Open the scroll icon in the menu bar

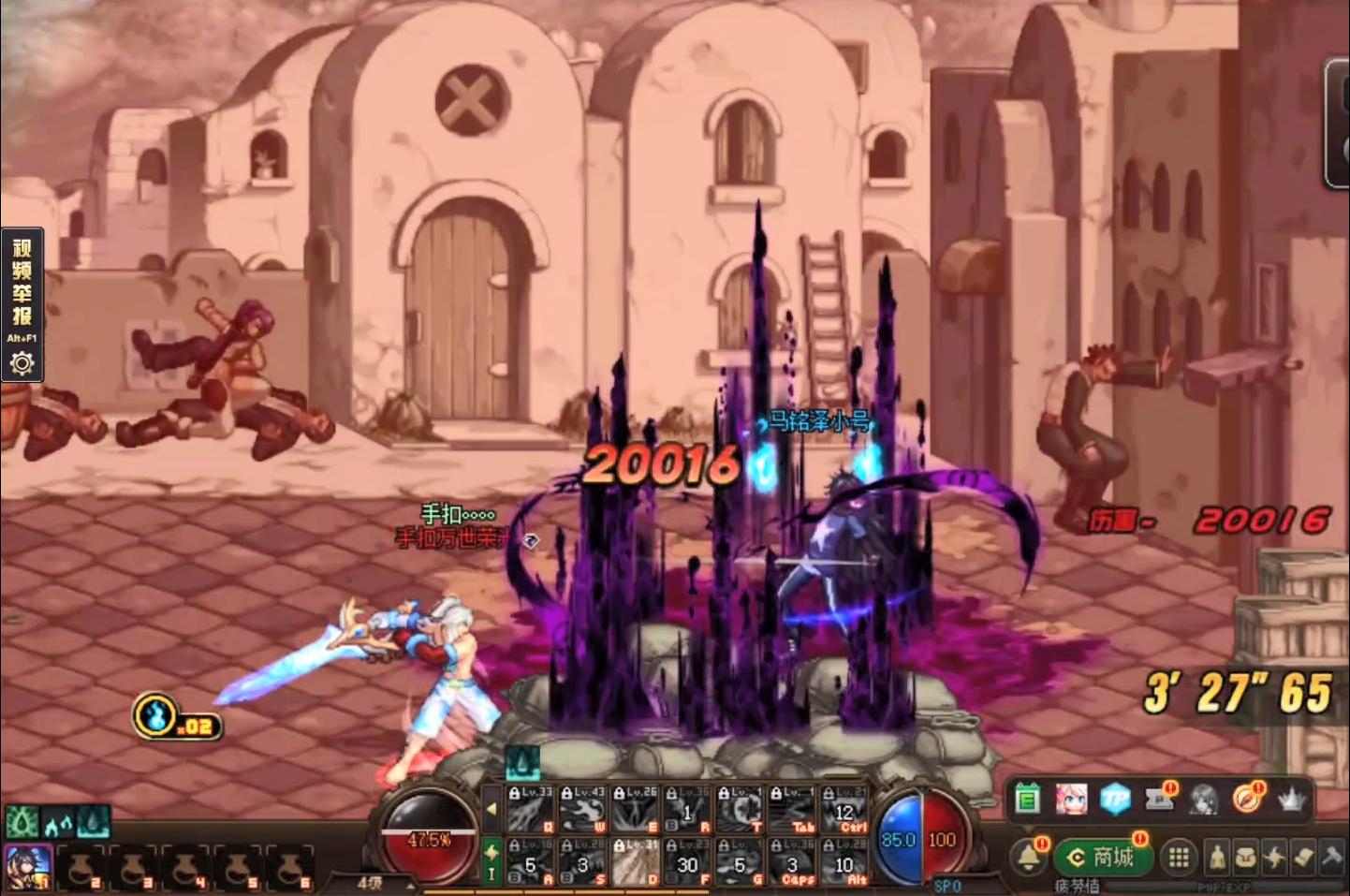click(1303, 857)
